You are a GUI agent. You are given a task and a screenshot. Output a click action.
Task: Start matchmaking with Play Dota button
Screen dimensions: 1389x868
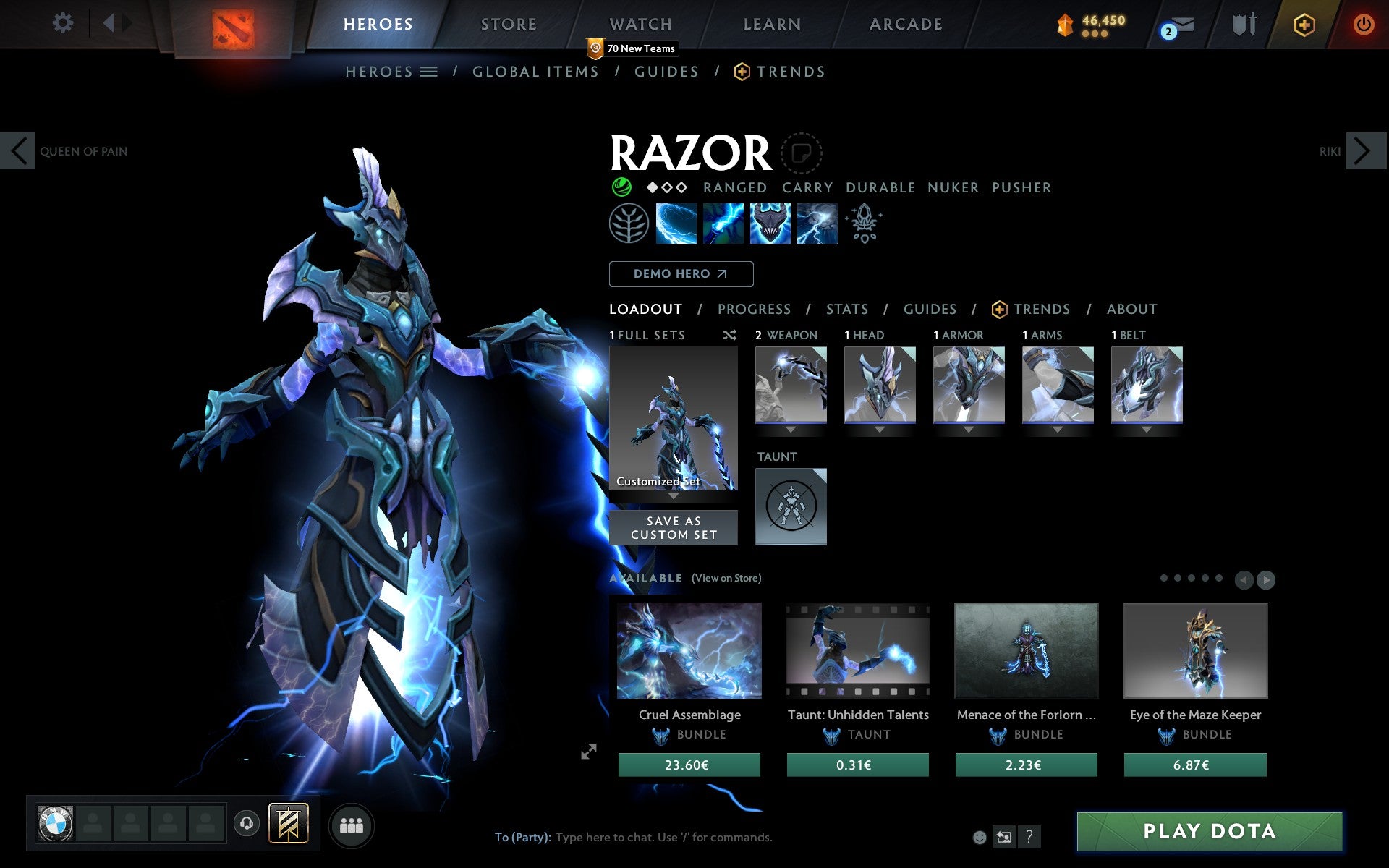tap(1209, 831)
